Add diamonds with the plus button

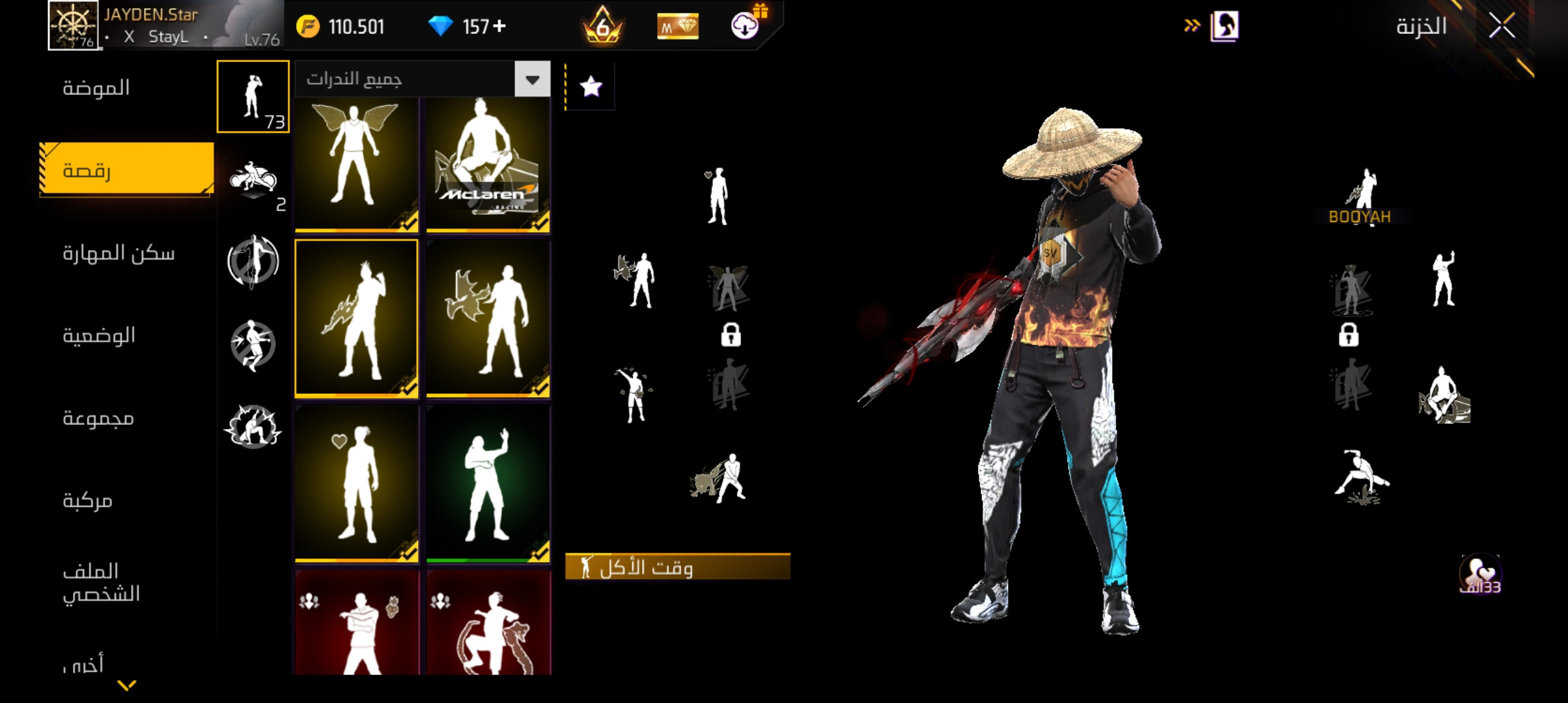pyautogui.click(x=500, y=26)
